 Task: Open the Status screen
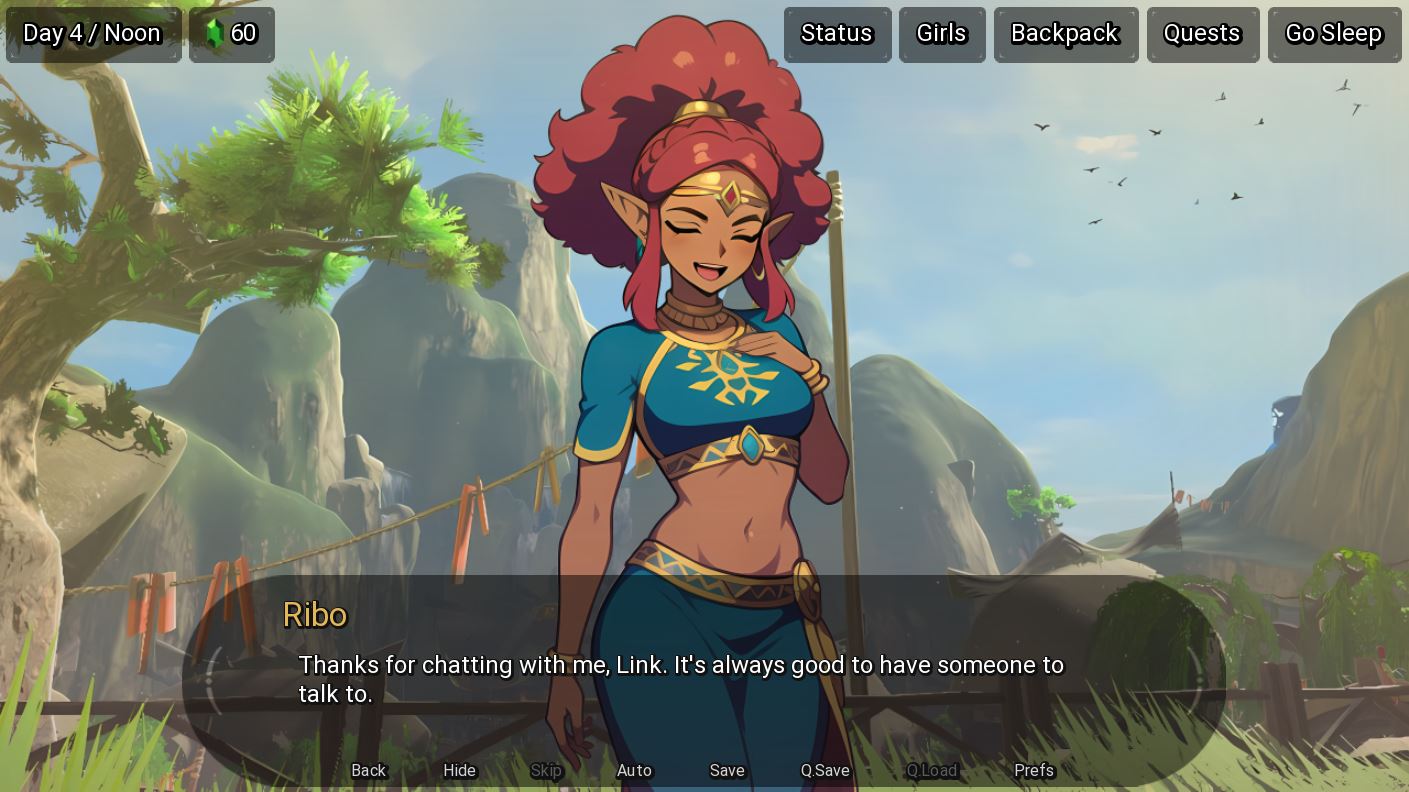[837, 34]
